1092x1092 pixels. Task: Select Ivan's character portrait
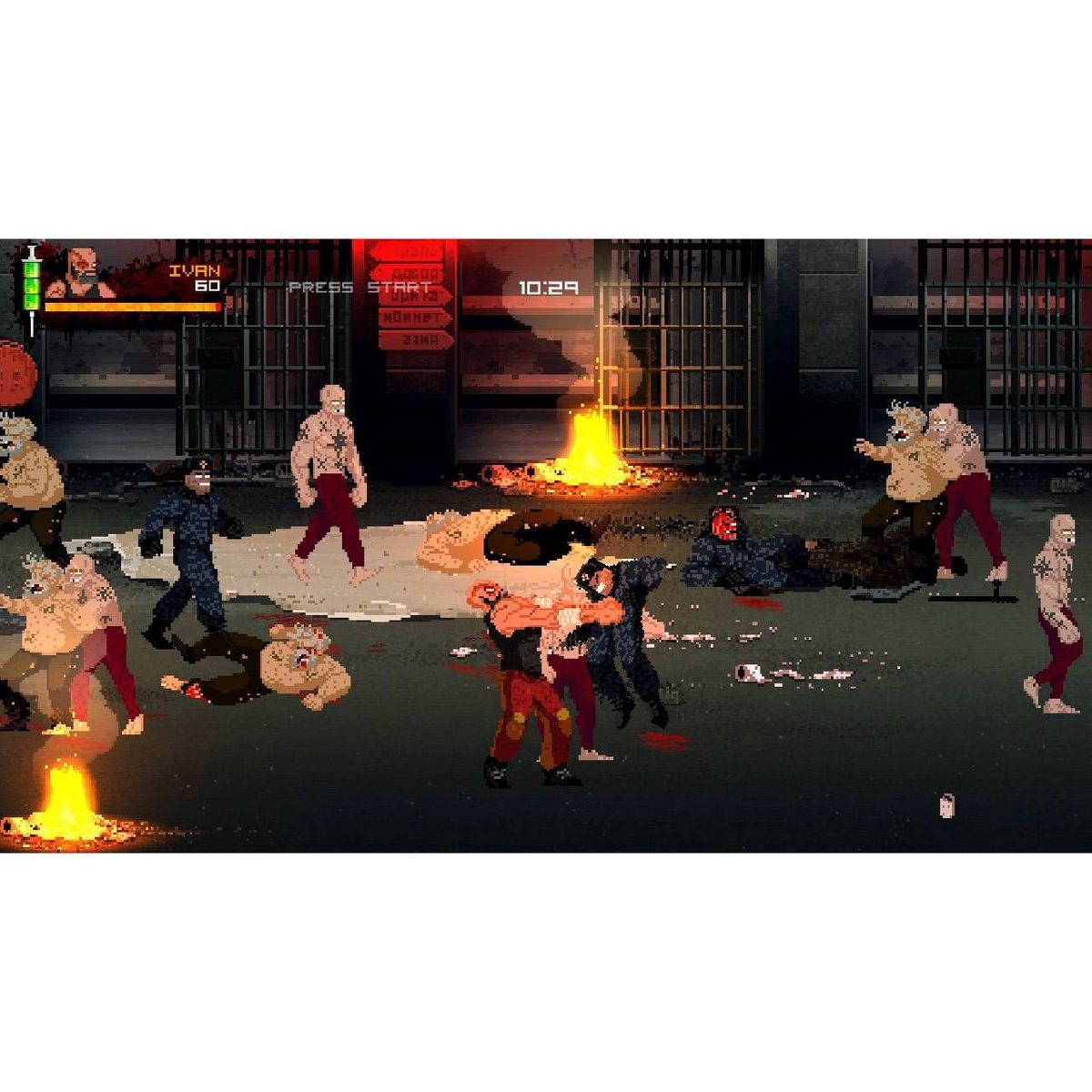coord(82,271)
